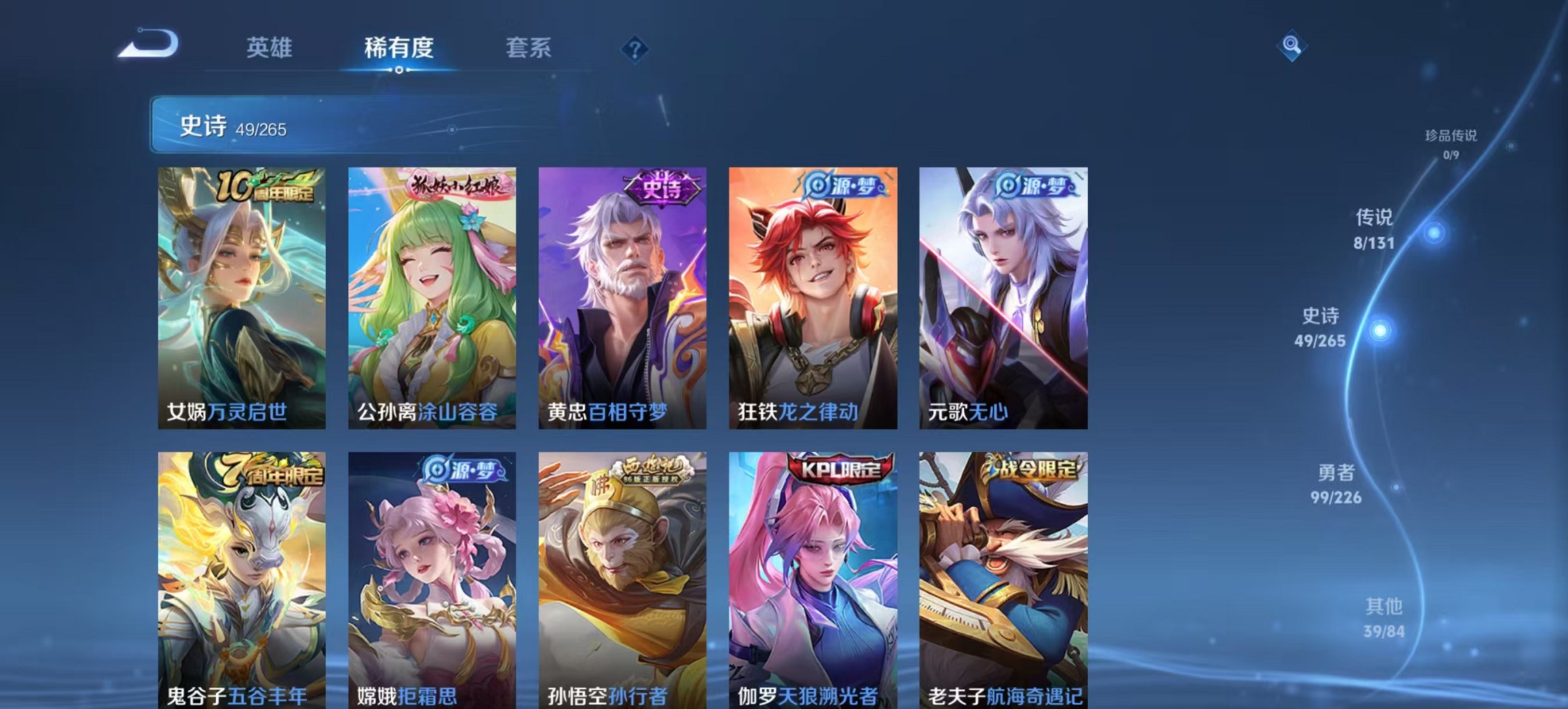Open the 元歌无心 skin
Viewport: 1568px width, 709px height.
(x=1002, y=294)
